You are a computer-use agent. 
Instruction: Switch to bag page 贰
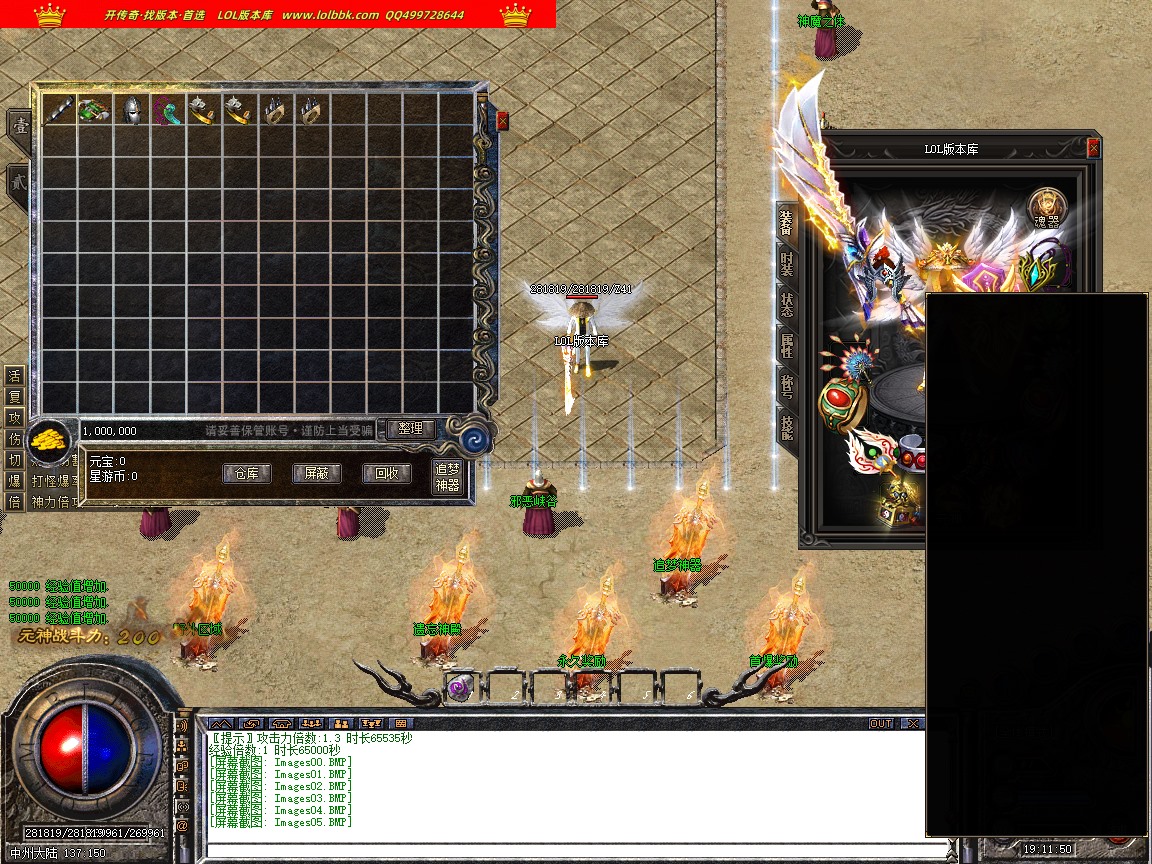tap(19, 183)
